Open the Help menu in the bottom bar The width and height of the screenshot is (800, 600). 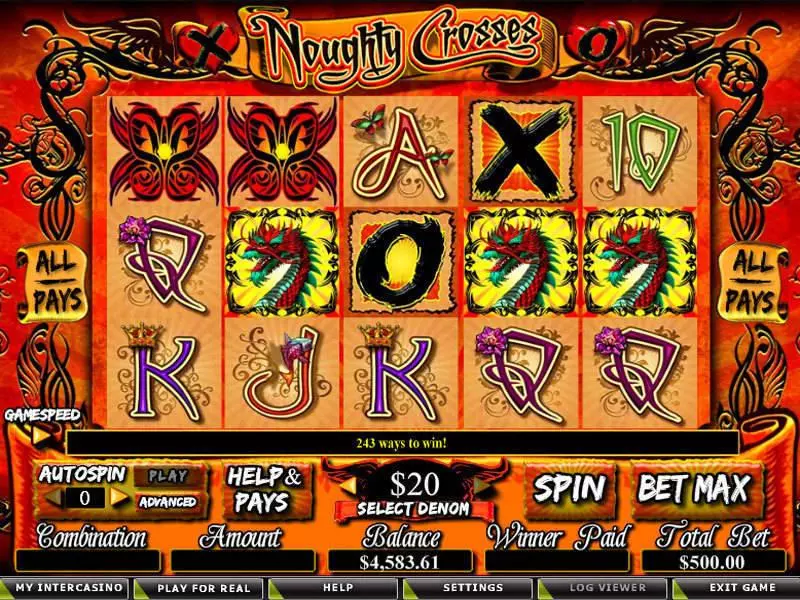pos(337,588)
